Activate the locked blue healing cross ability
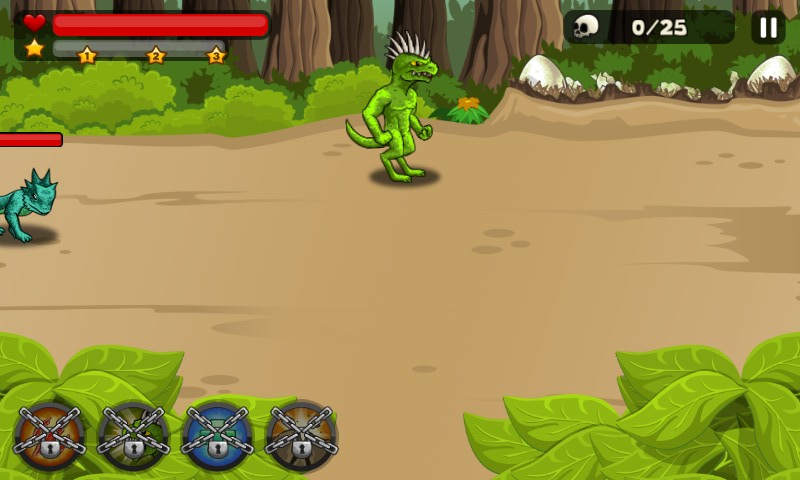800x480 pixels. [217, 436]
